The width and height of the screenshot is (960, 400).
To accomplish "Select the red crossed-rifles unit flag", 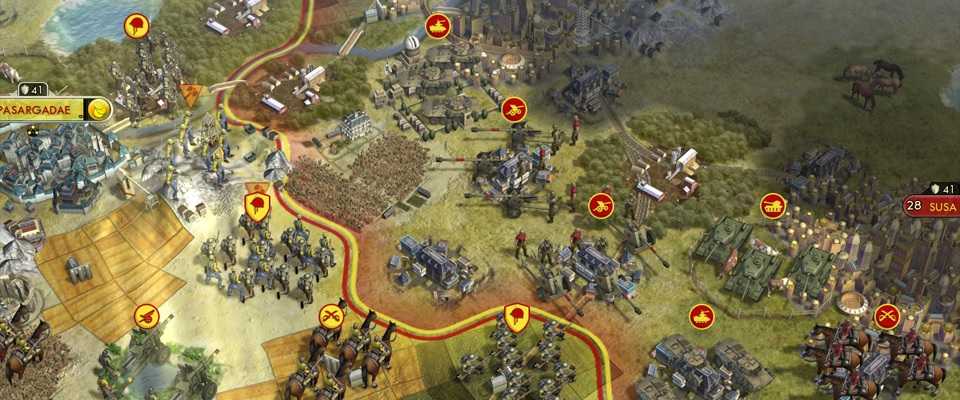I will [x=887, y=316].
